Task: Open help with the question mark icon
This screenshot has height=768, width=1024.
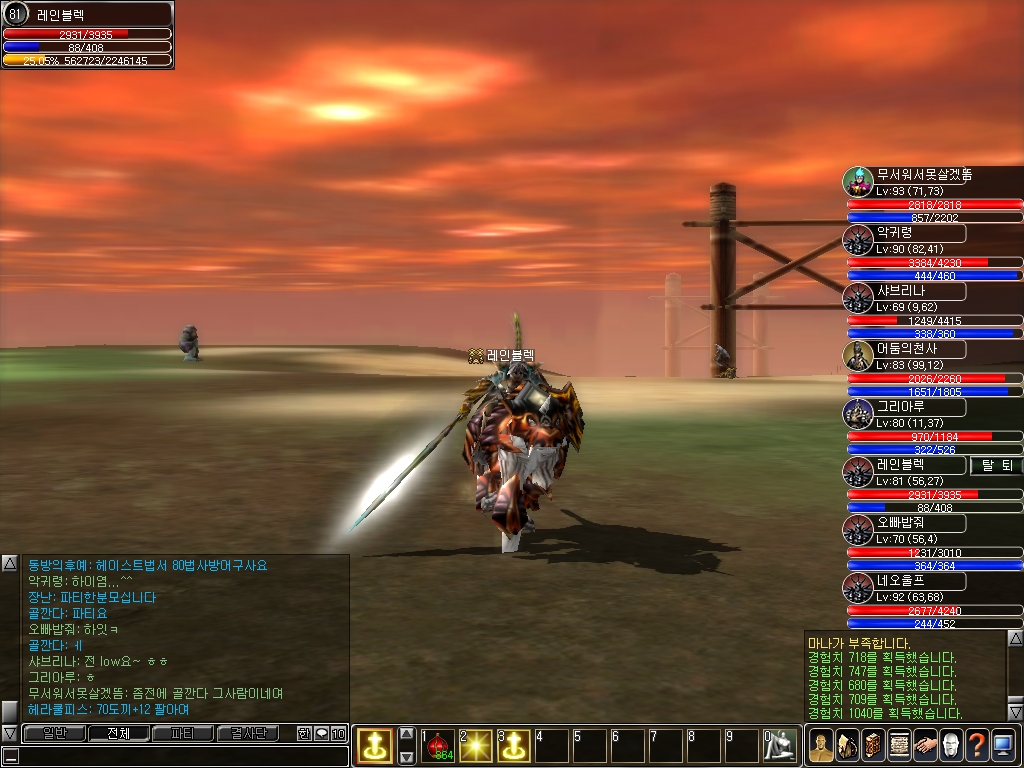Action: (x=976, y=745)
